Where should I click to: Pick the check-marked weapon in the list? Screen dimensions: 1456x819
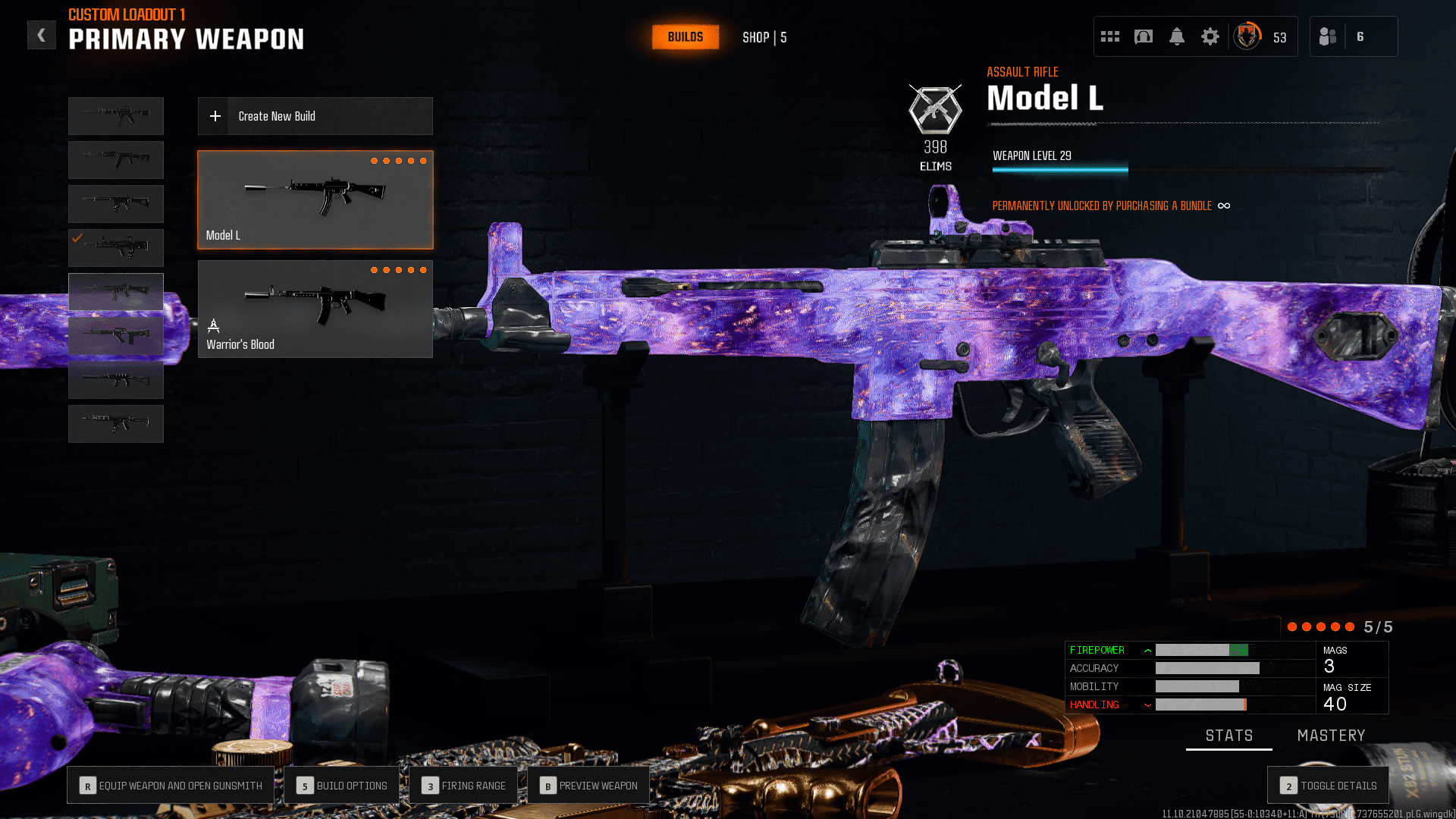pos(116,248)
